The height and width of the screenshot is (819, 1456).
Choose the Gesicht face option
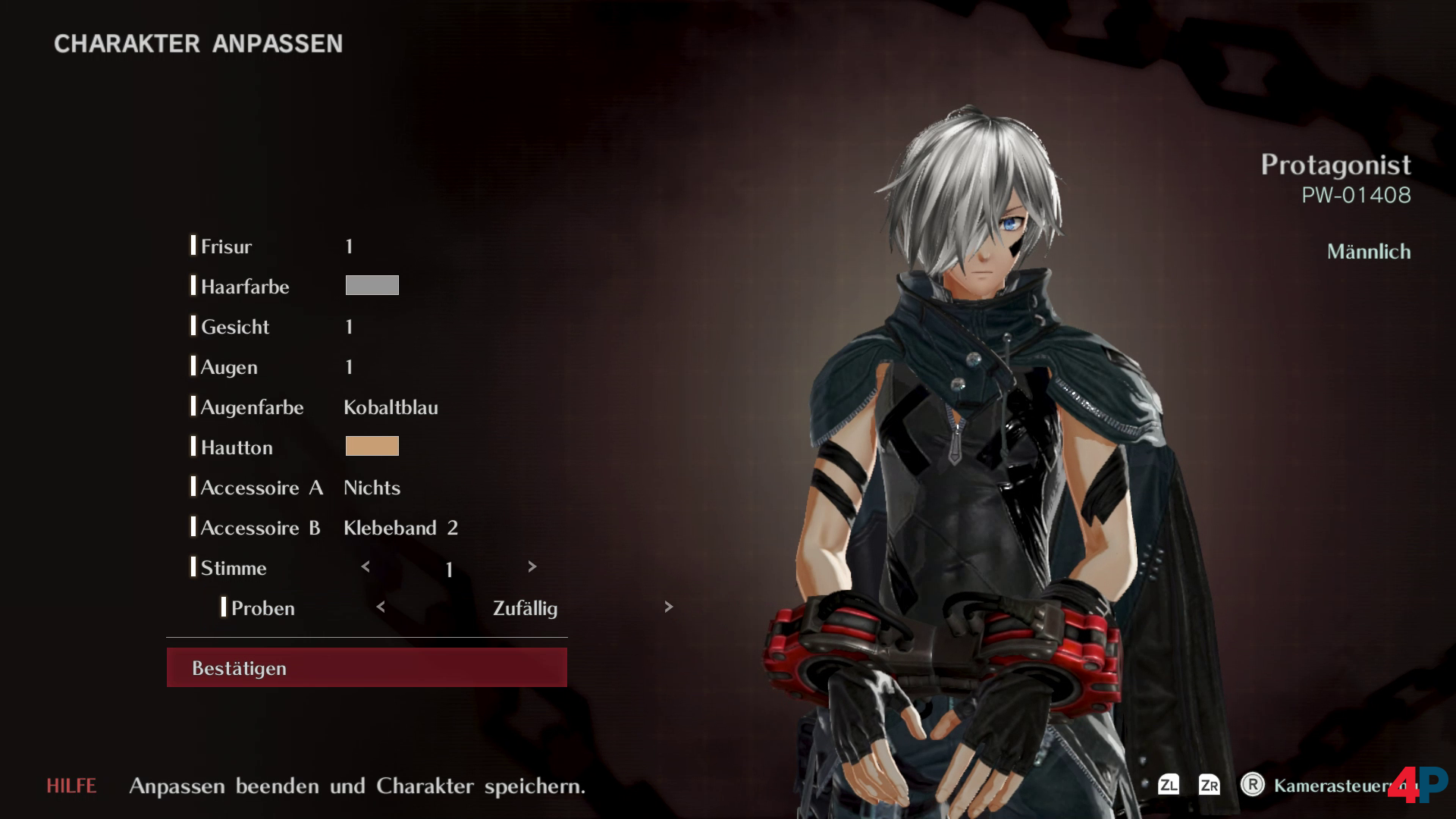235,327
